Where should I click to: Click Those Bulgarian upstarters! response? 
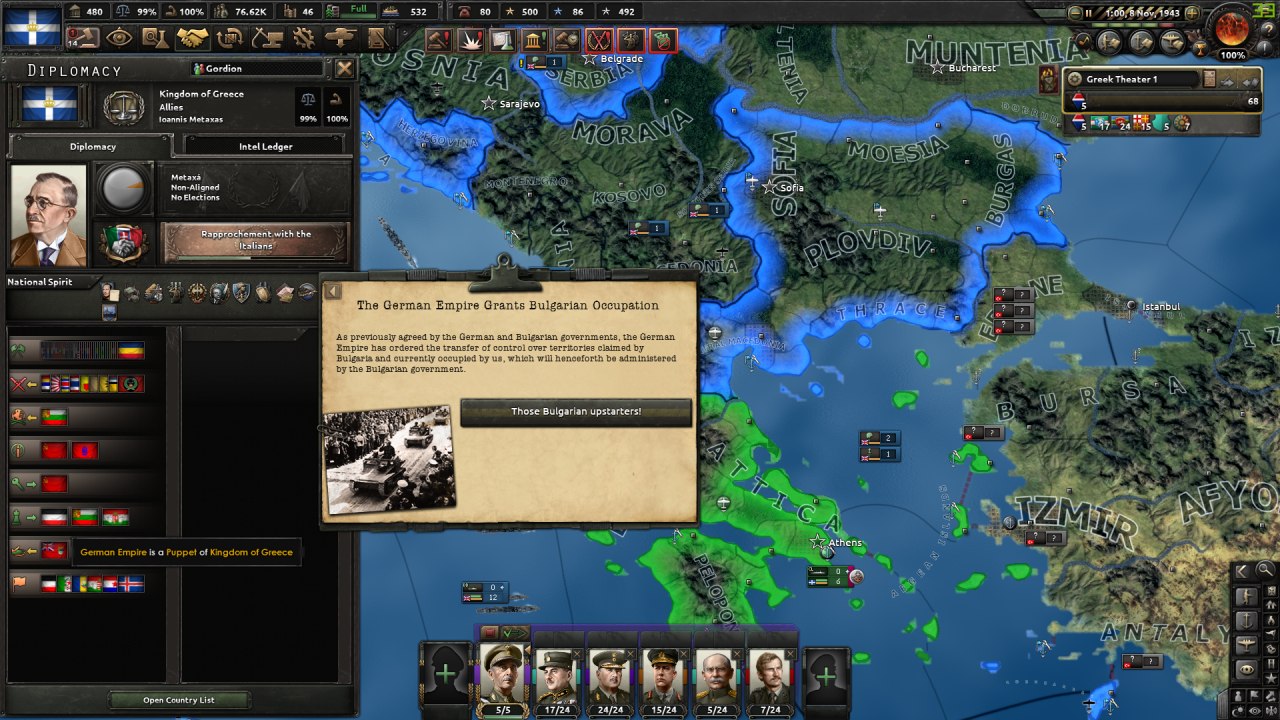576,413
